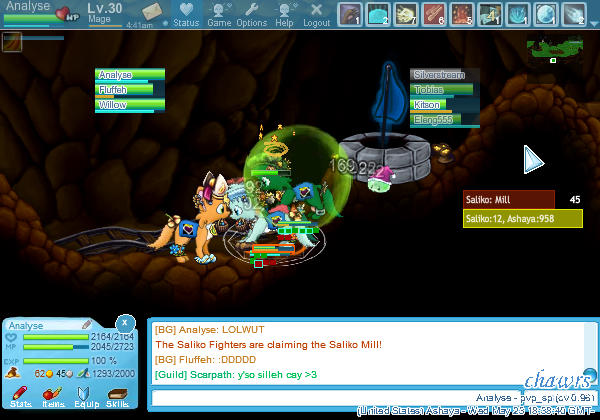Click the pencil edit icon beside Analyse
Image resolution: width=600 pixels, height=420 pixels.
click(87, 325)
